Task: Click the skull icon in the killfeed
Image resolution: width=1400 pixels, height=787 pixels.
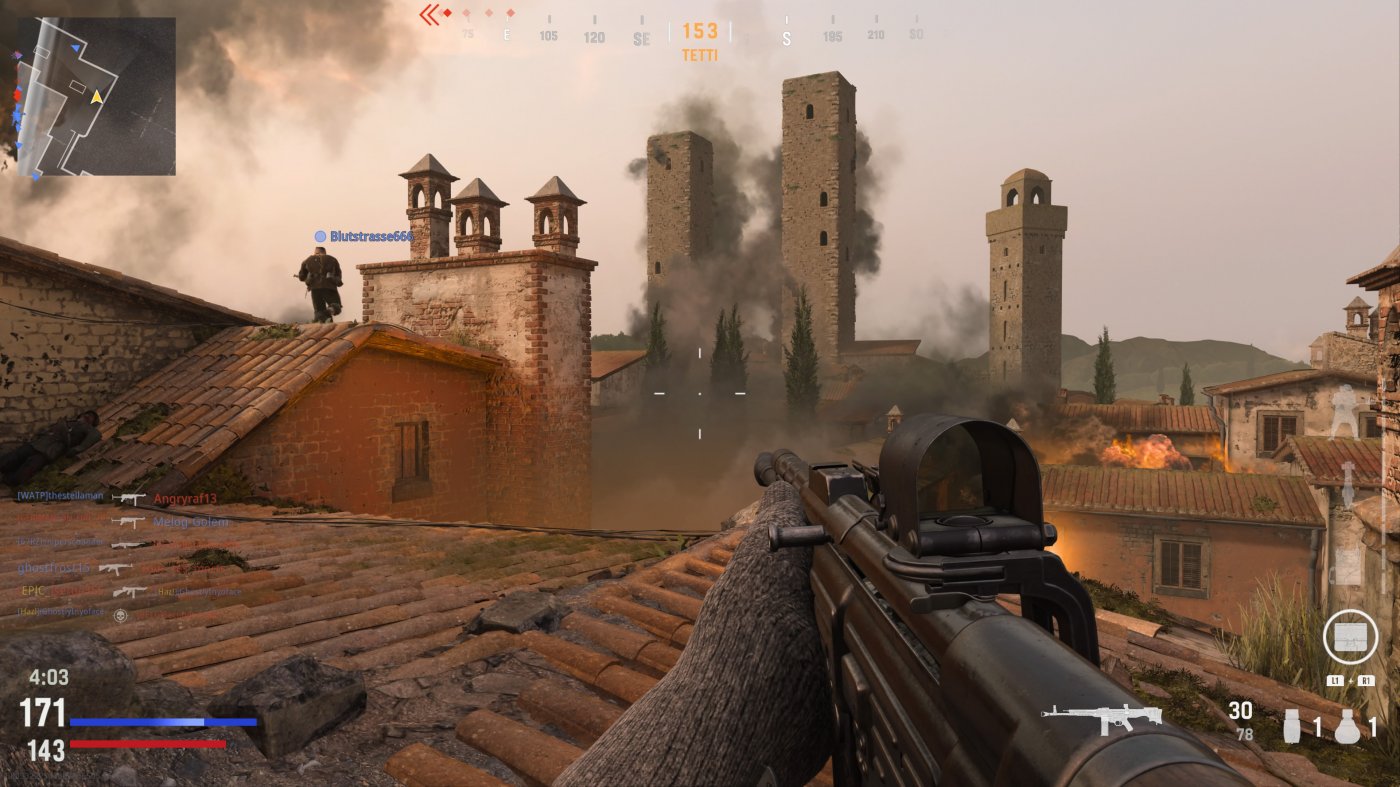Action: tap(121, 615)
